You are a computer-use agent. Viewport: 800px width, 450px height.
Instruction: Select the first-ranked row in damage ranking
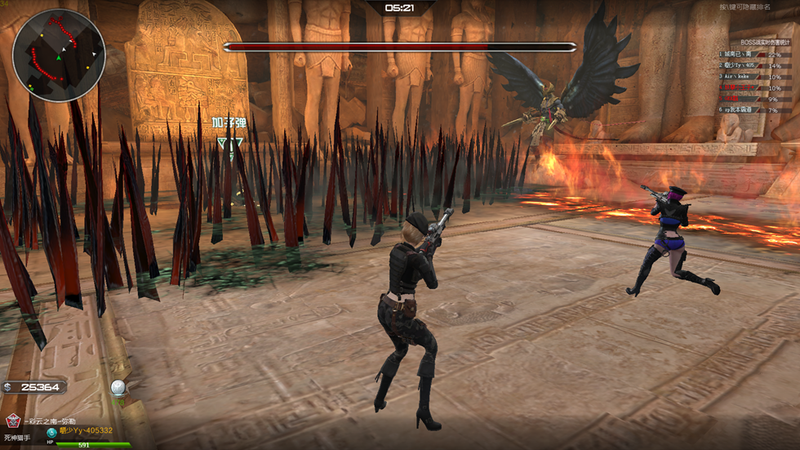[x=755, y=54]
